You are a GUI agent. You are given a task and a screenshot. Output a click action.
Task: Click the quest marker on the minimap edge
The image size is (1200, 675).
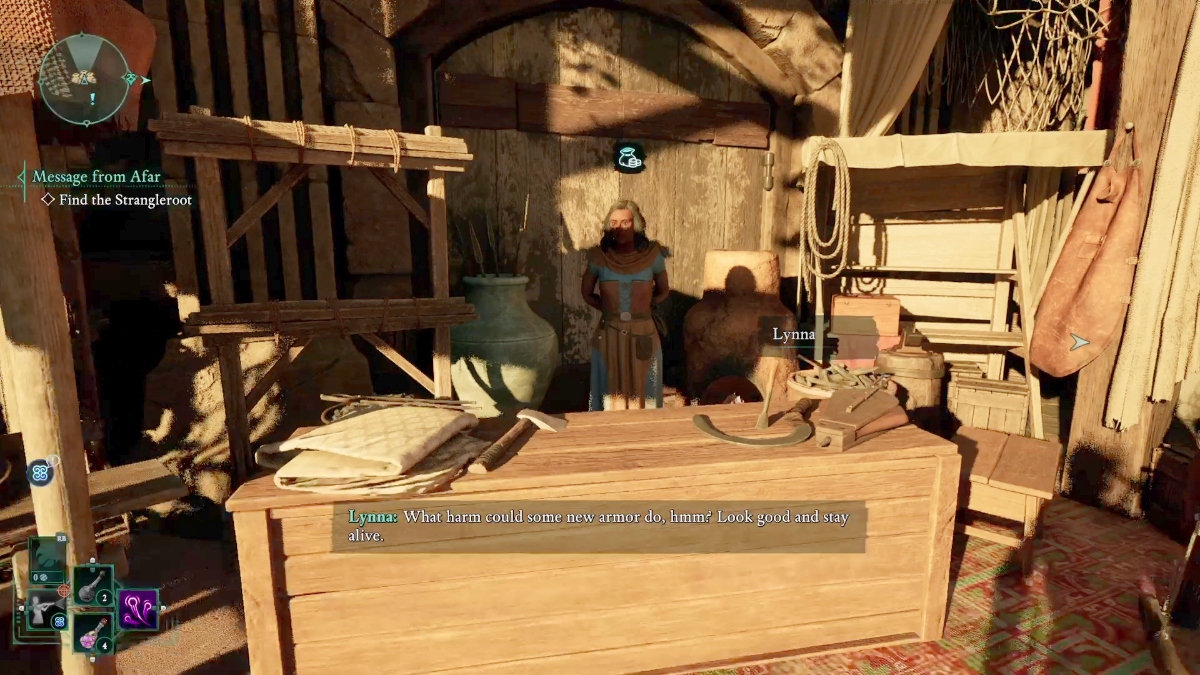tap(133, 78)
